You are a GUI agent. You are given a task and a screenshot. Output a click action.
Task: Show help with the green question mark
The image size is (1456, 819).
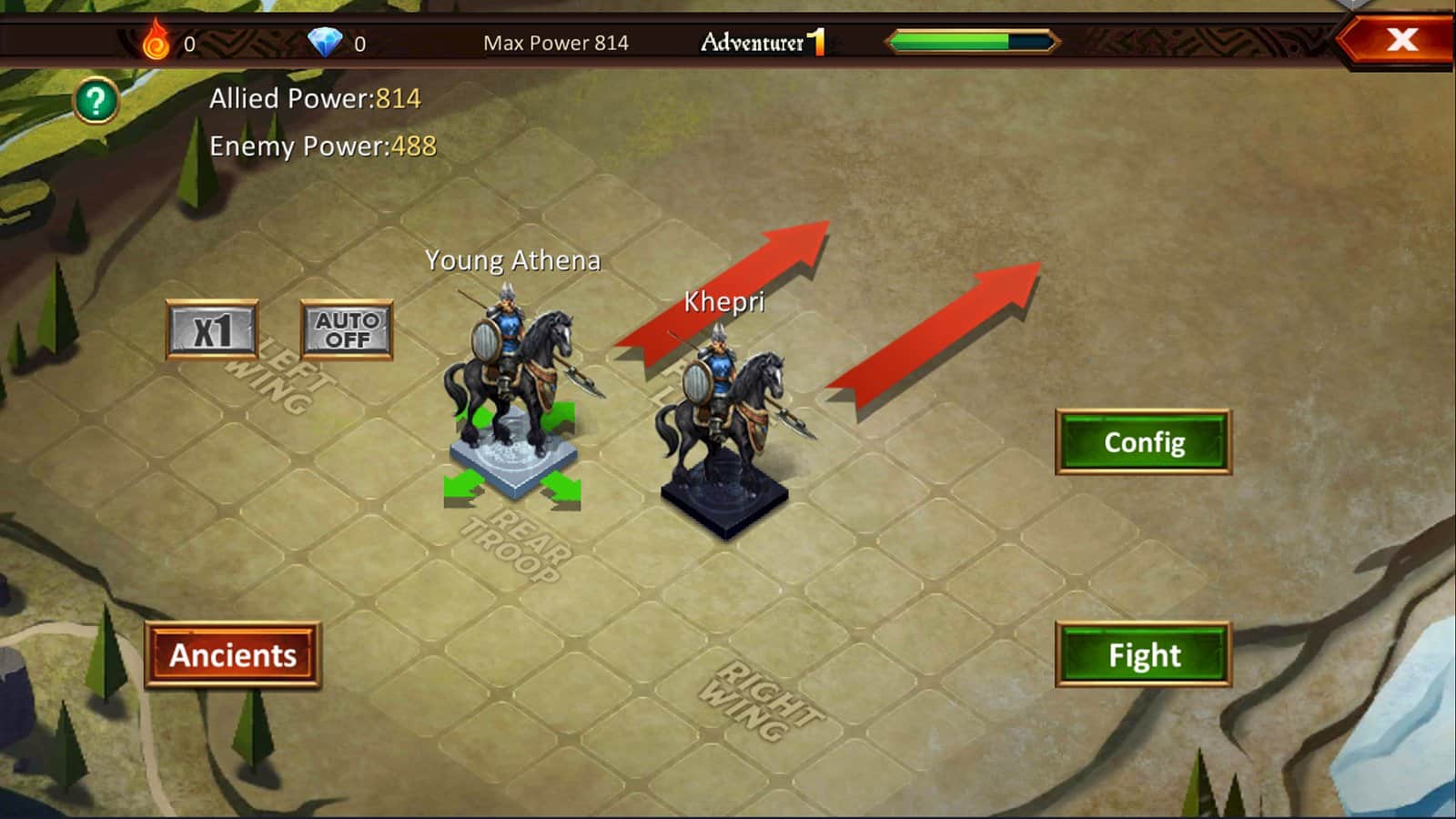point(96,101)
